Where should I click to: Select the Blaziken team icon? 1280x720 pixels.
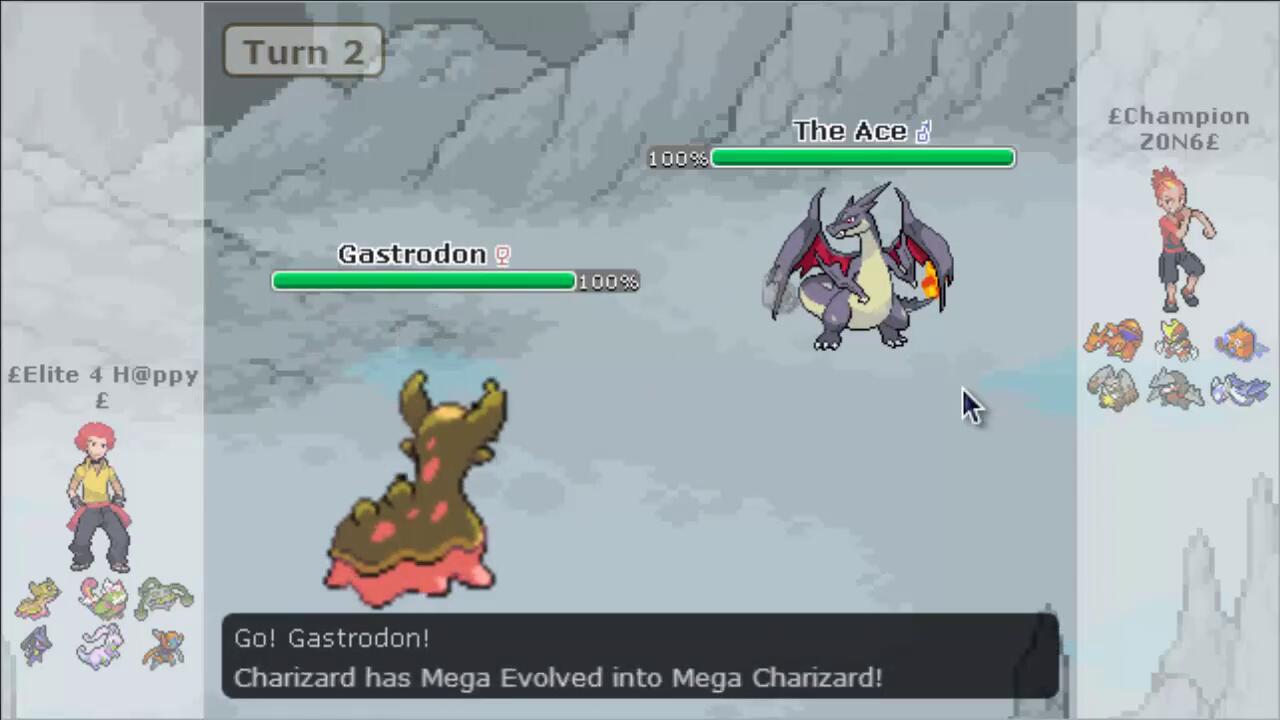coord(1176,340)
